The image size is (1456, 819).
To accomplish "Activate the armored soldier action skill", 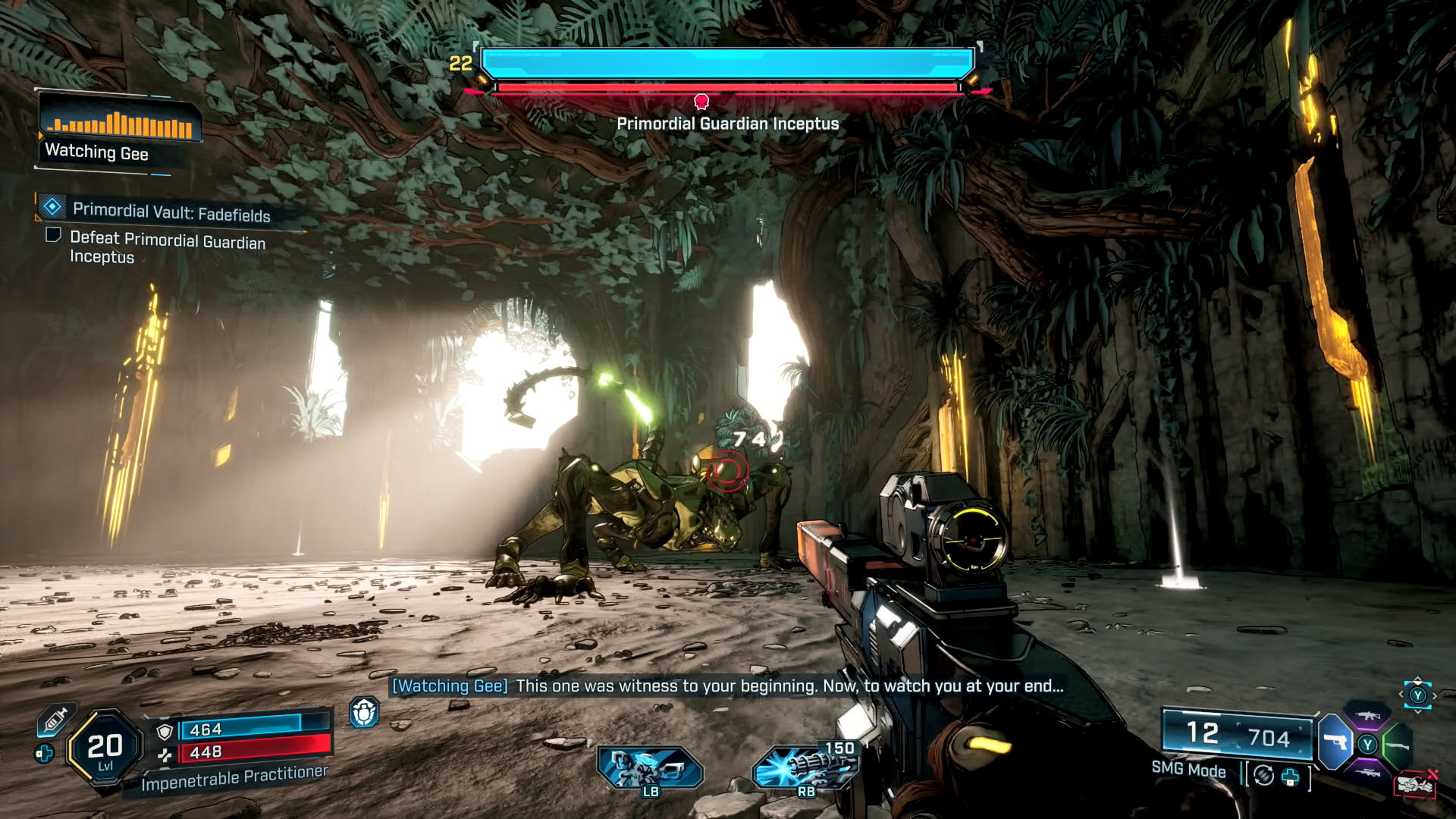I will (650, 767).
